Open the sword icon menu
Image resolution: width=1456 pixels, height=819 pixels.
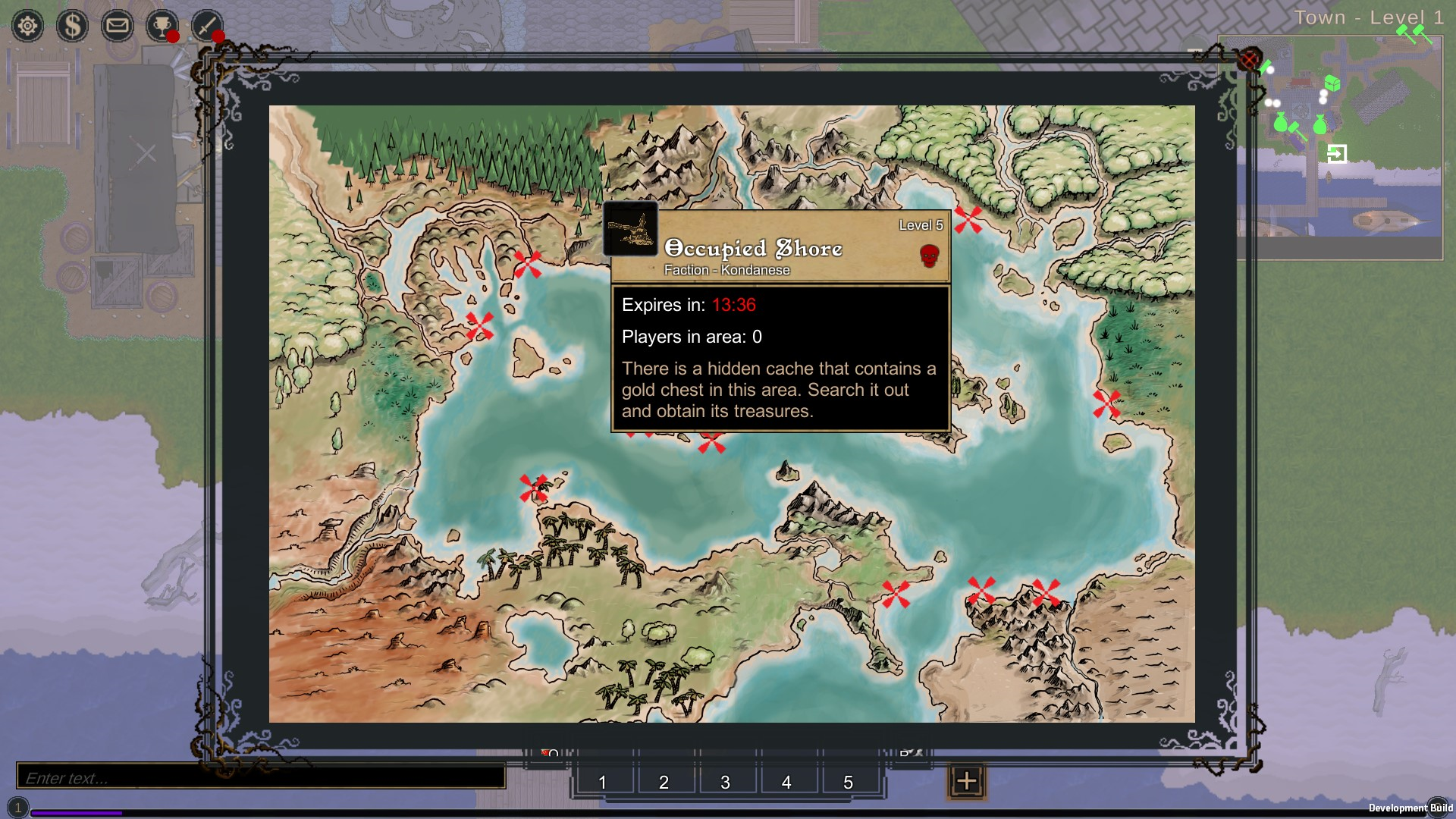point(206,27)
